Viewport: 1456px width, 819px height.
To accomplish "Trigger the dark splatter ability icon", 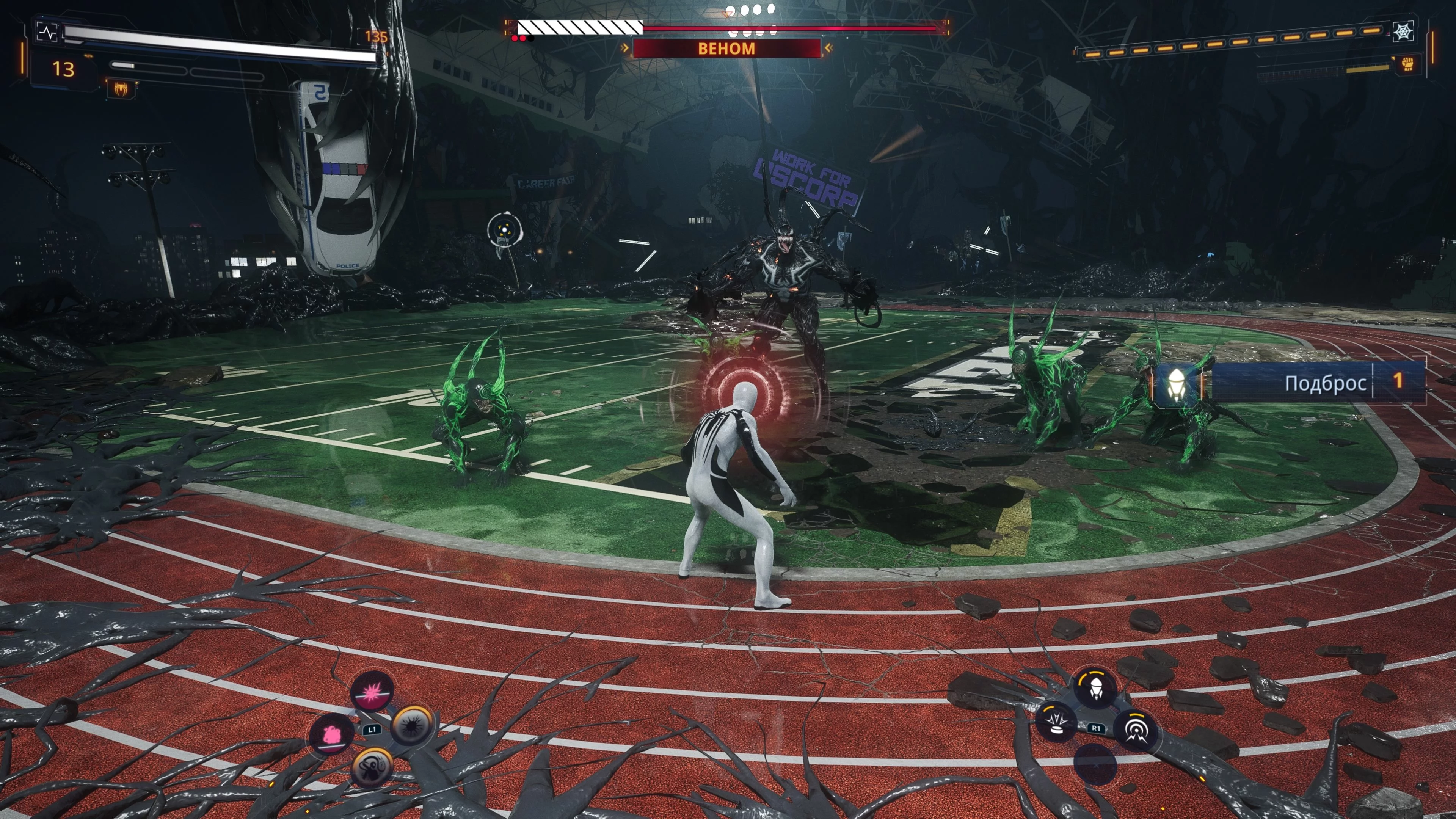I will coord(413,725).
